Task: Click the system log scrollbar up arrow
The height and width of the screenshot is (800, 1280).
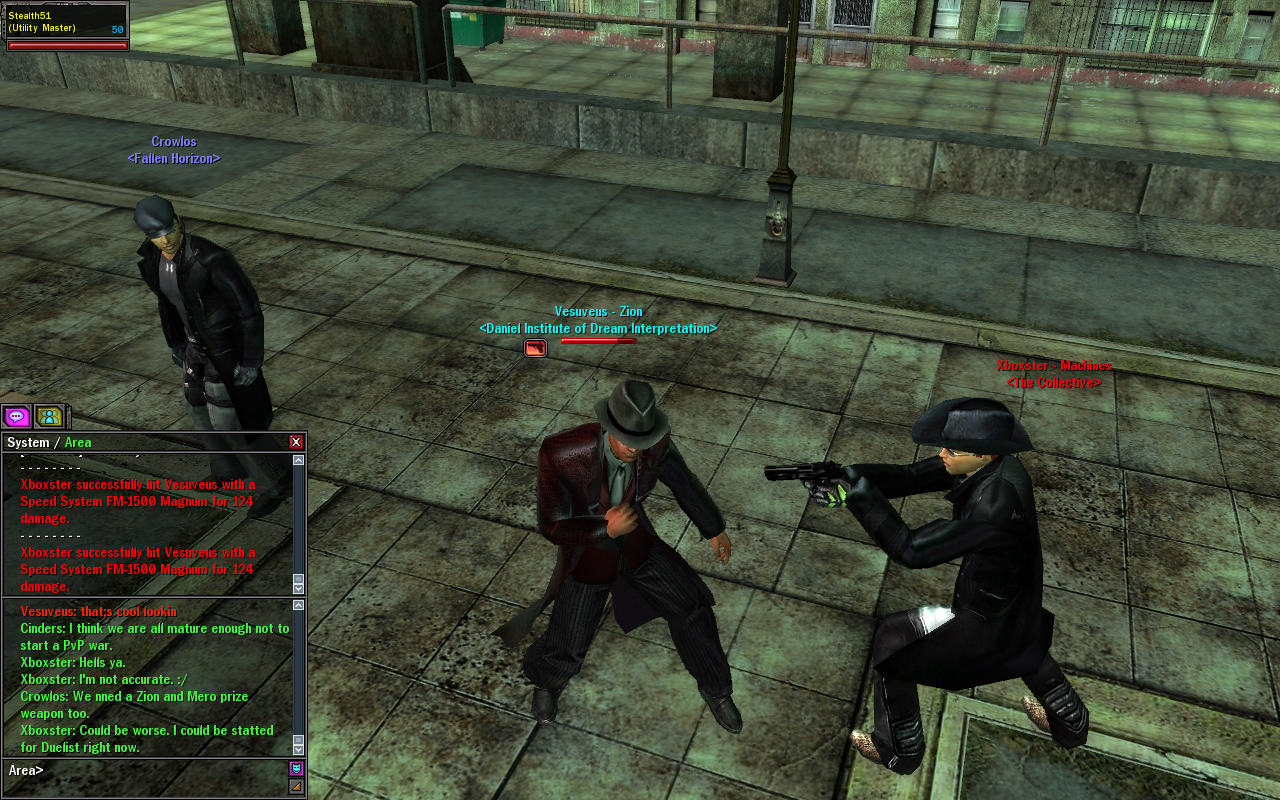Action: point(298,460)
